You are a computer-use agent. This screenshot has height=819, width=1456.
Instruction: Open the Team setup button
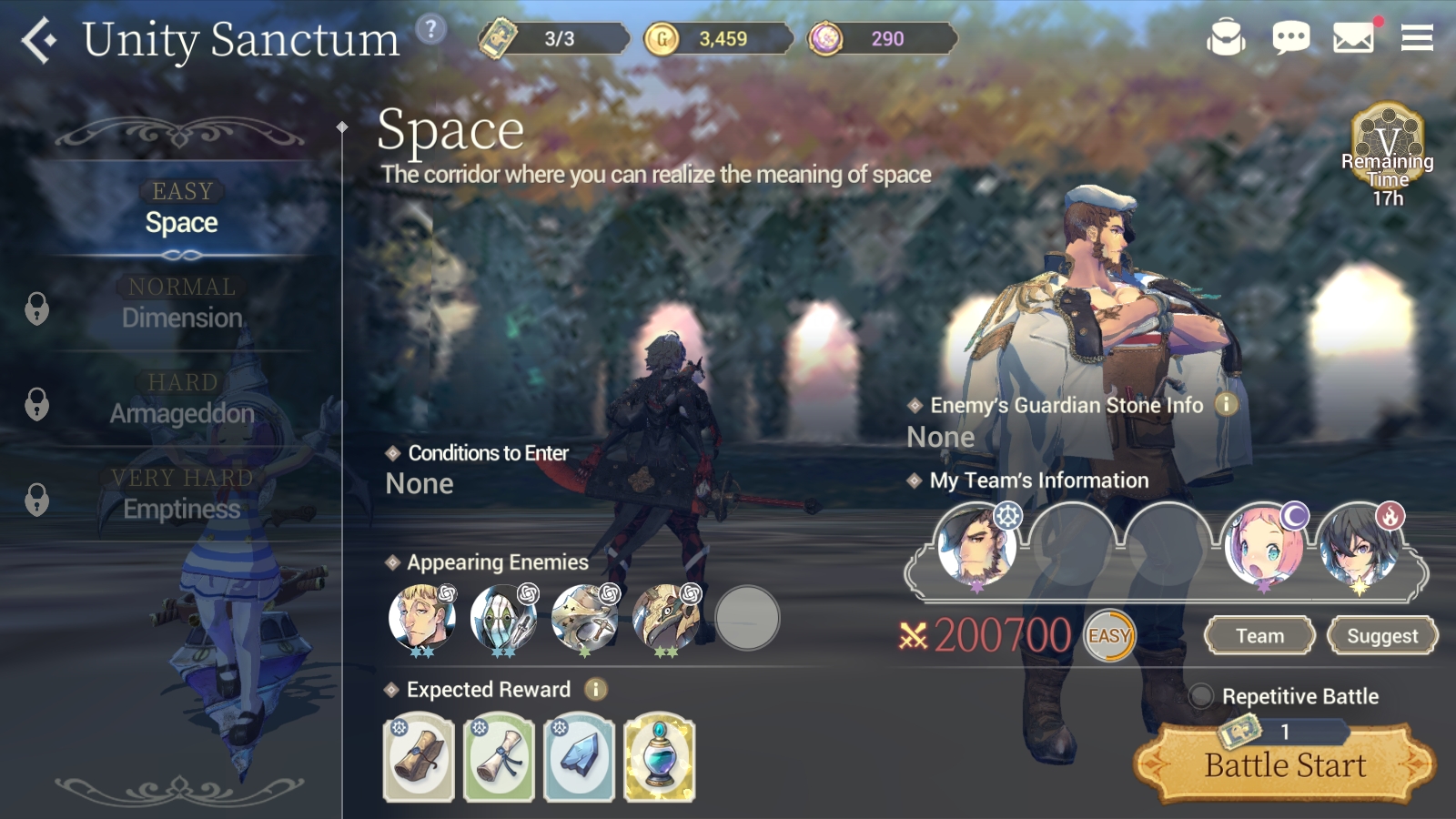coord(1259,636)
